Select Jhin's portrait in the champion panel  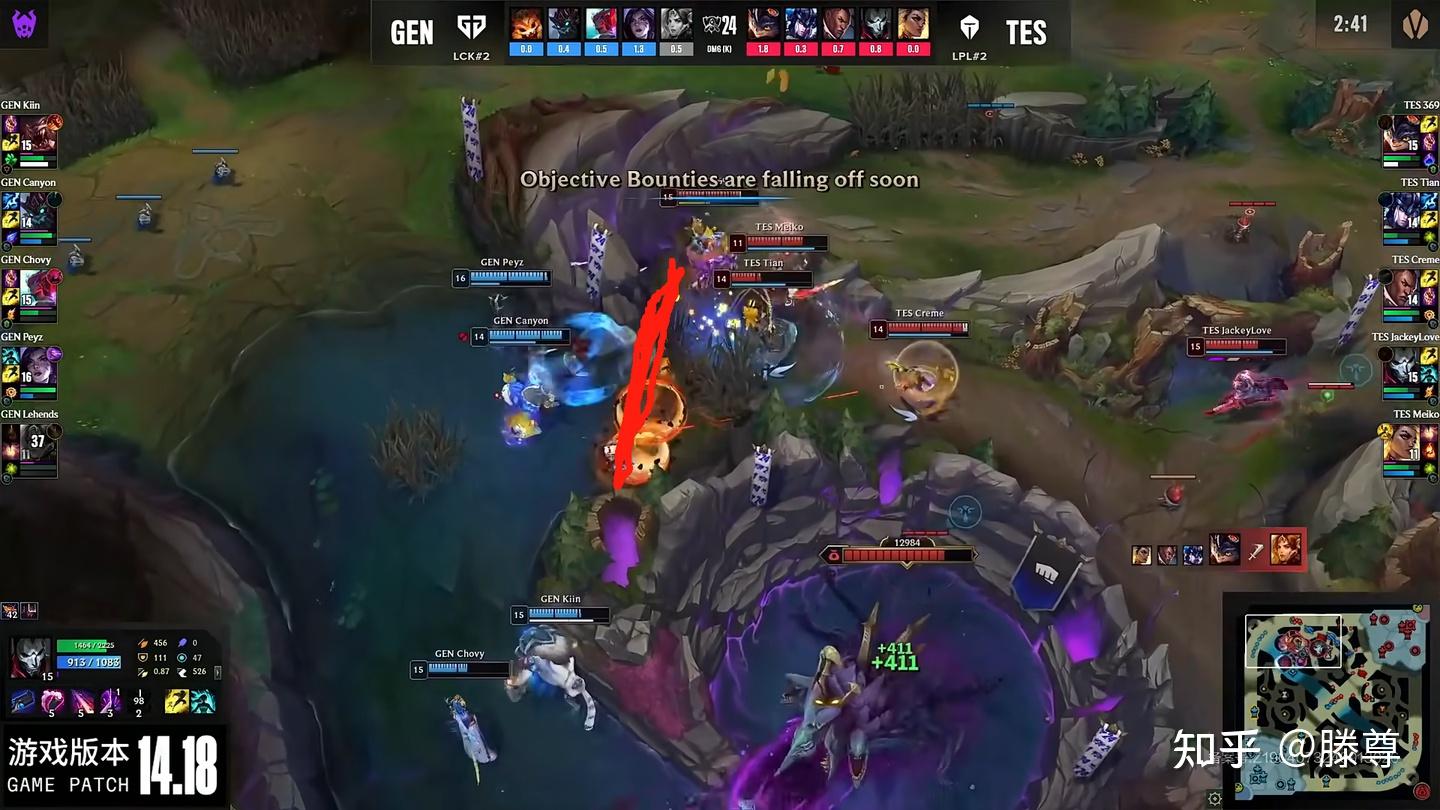pos(31,658)
